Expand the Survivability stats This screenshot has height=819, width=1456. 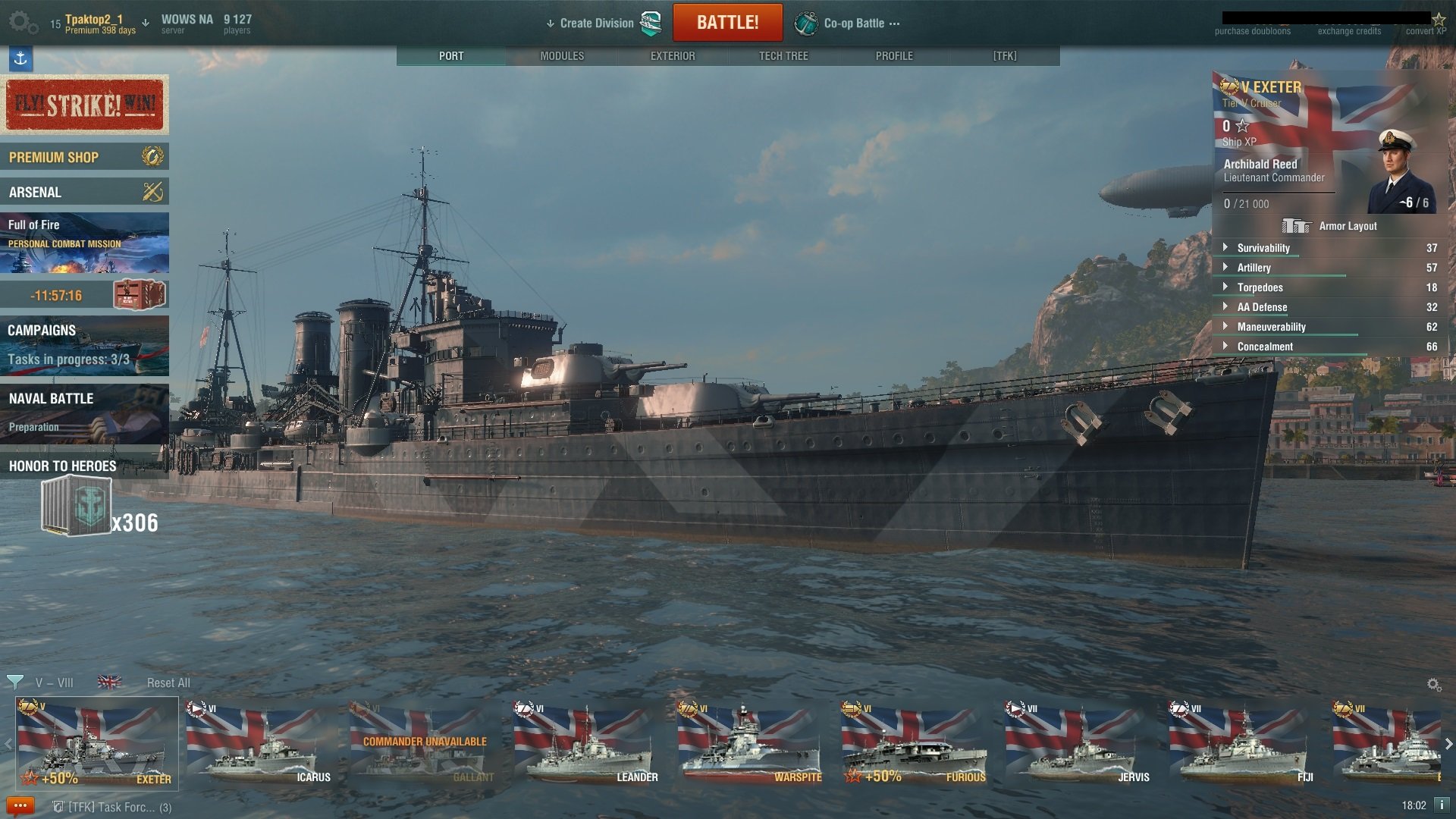(1263, 248)
